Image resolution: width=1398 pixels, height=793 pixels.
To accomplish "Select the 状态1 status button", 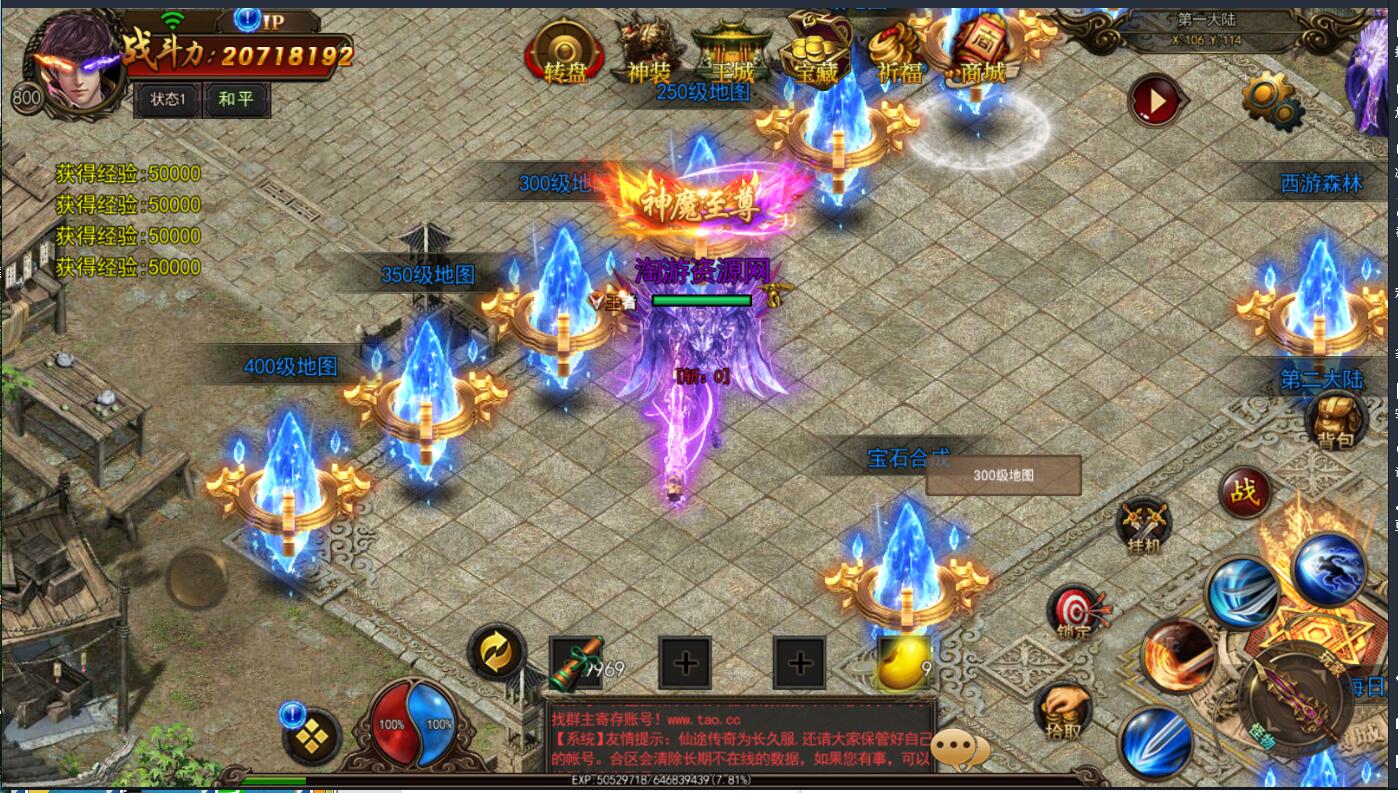I will coord(168,100).
